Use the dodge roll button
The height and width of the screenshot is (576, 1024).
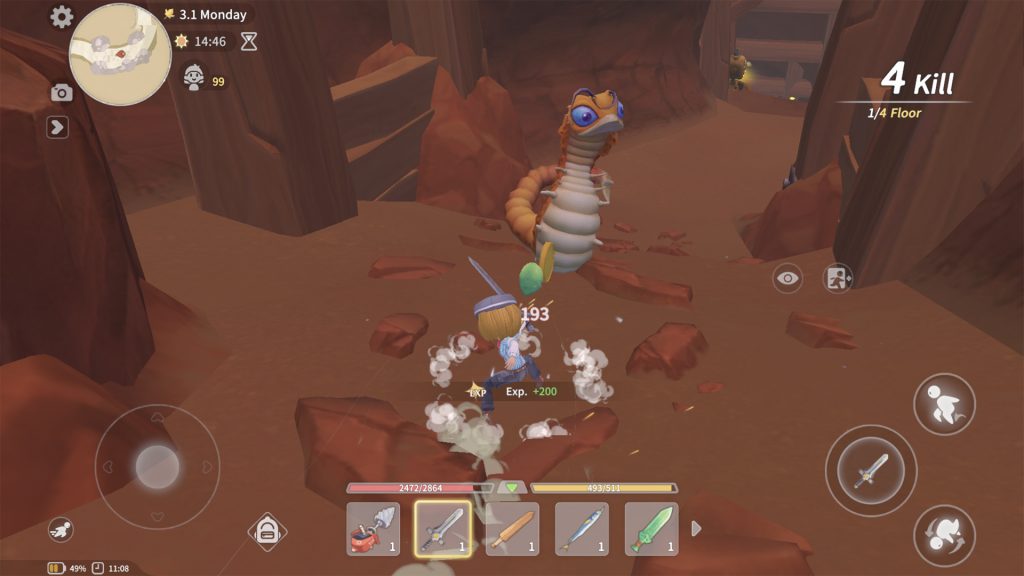coord(944,535)
